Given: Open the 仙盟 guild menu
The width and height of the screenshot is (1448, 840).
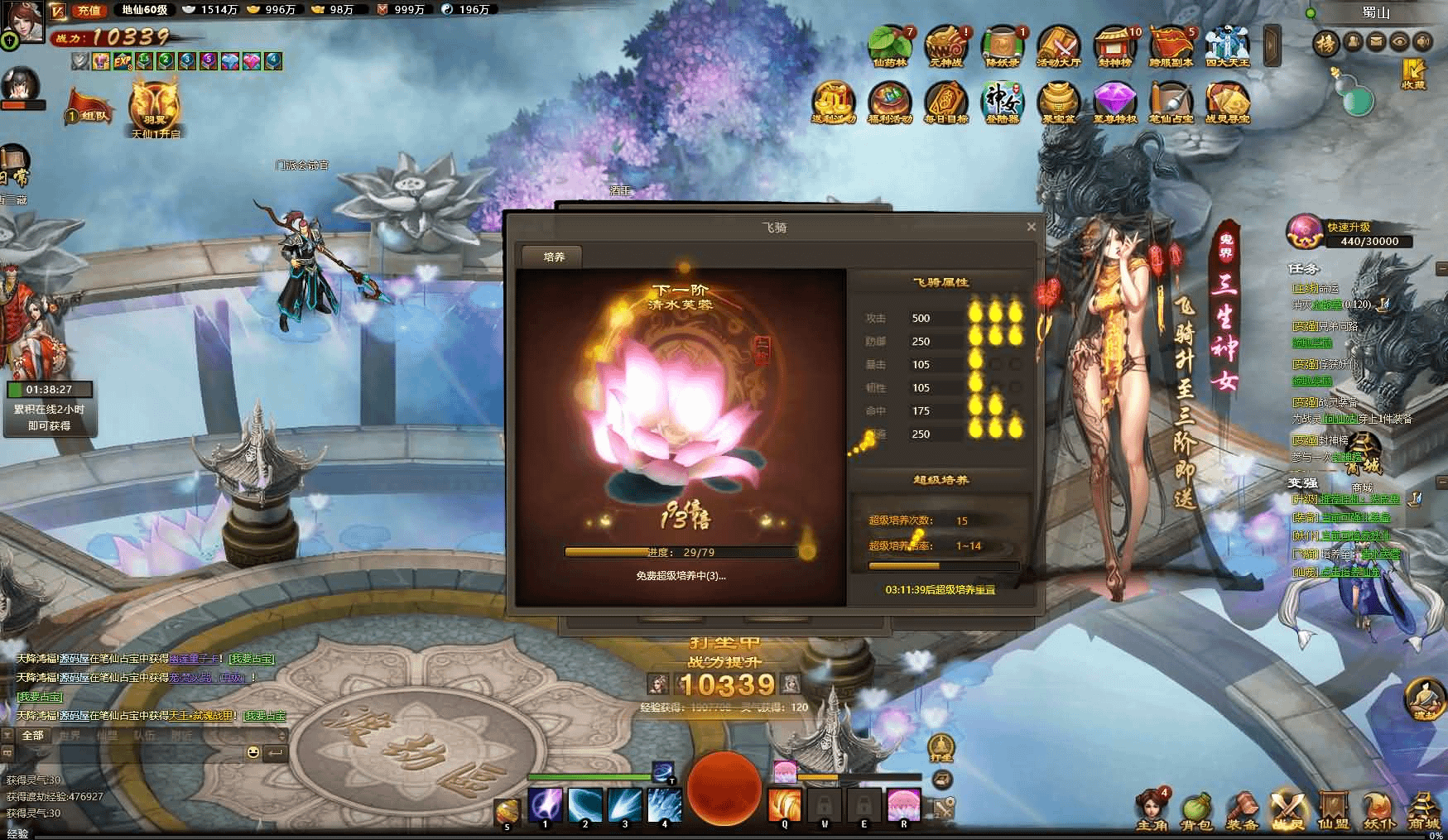Looking at the screenshot, I should (1333, 810).
